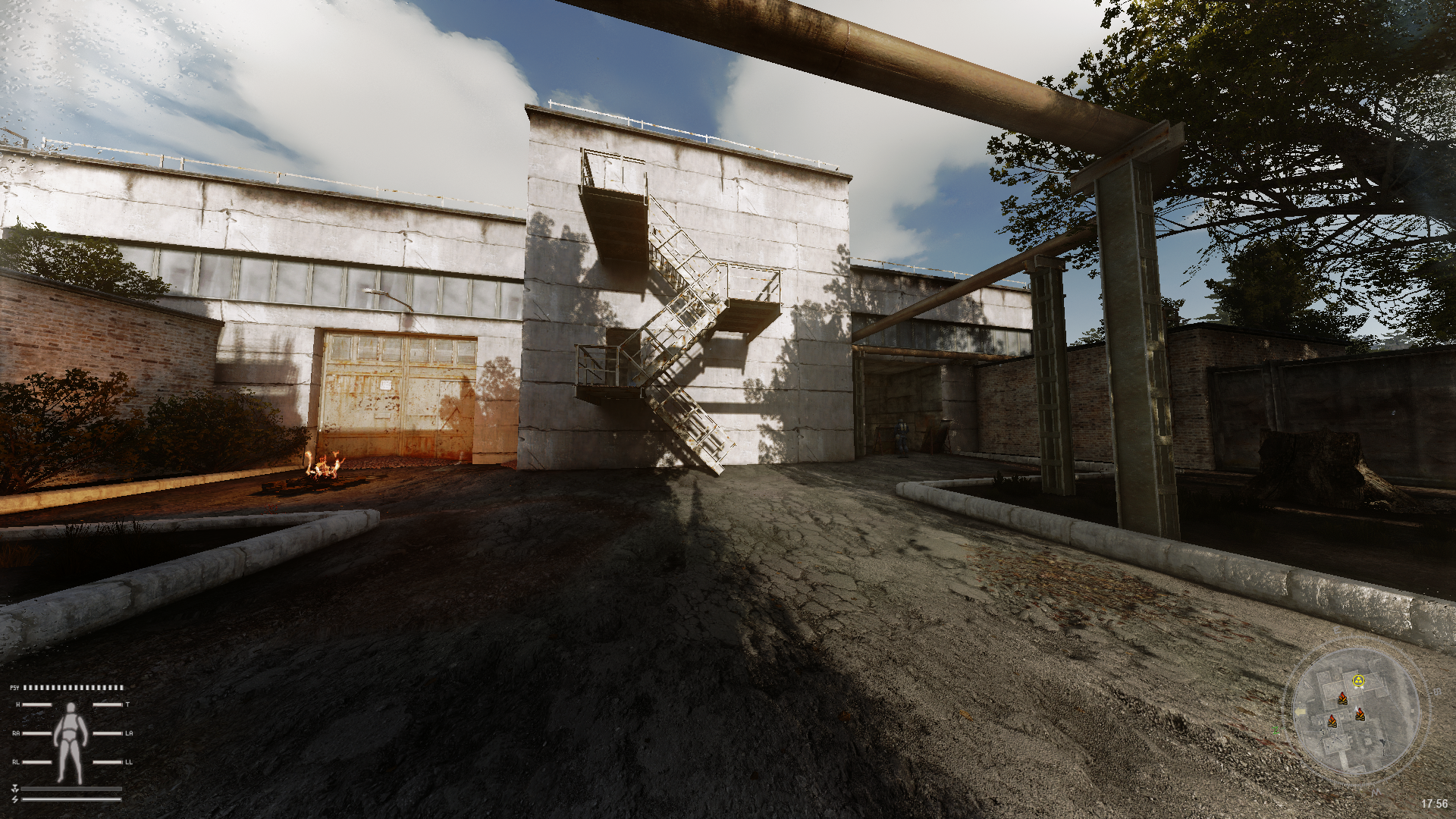
Task: Select the campfire icon nearest the player arrow
Action: (x=1360, y=714)
